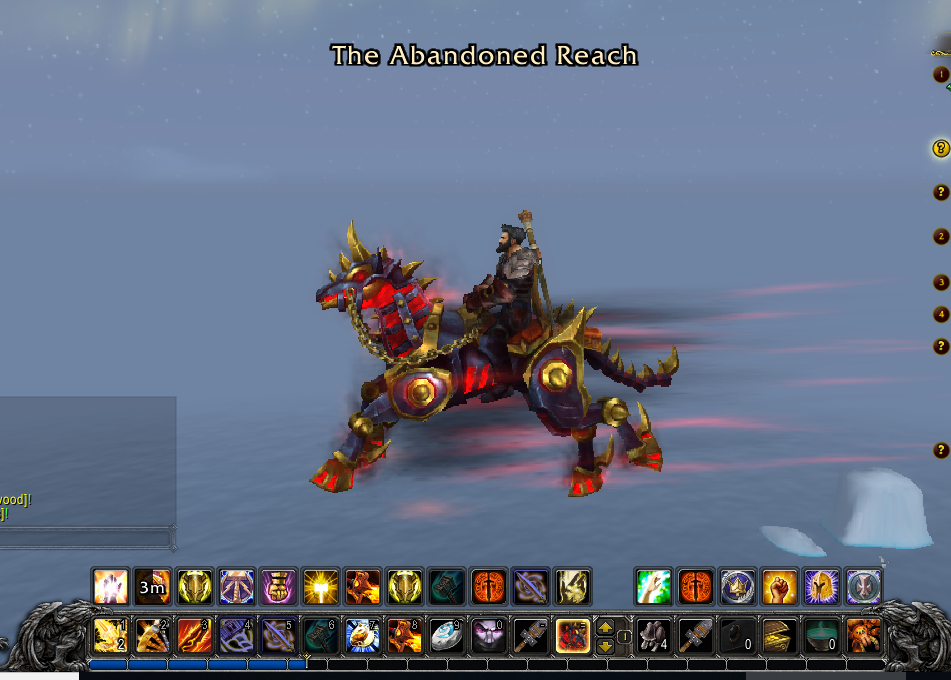Activate the golden helmet aura icon
This screenshot has width=951, height=680.
[x=822, y=587]
